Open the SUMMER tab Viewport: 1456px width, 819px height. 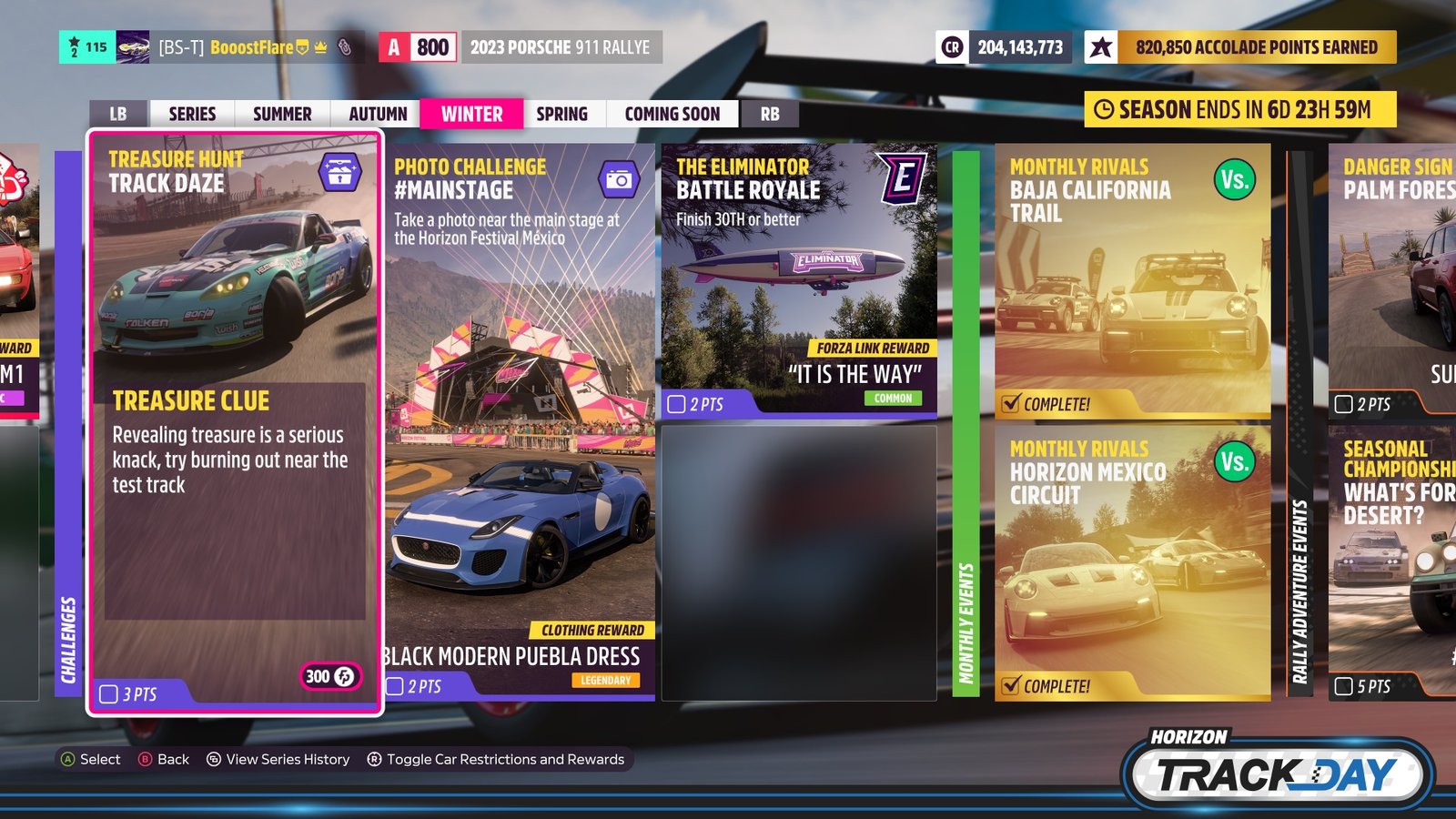click(x=280, y=114)
